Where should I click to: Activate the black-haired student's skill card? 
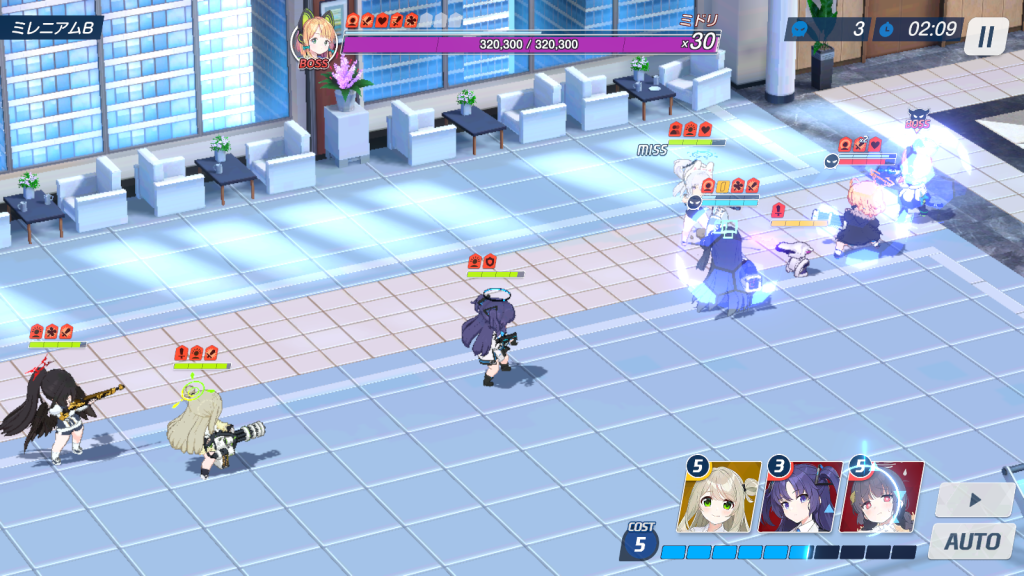[x=882, y=497]
